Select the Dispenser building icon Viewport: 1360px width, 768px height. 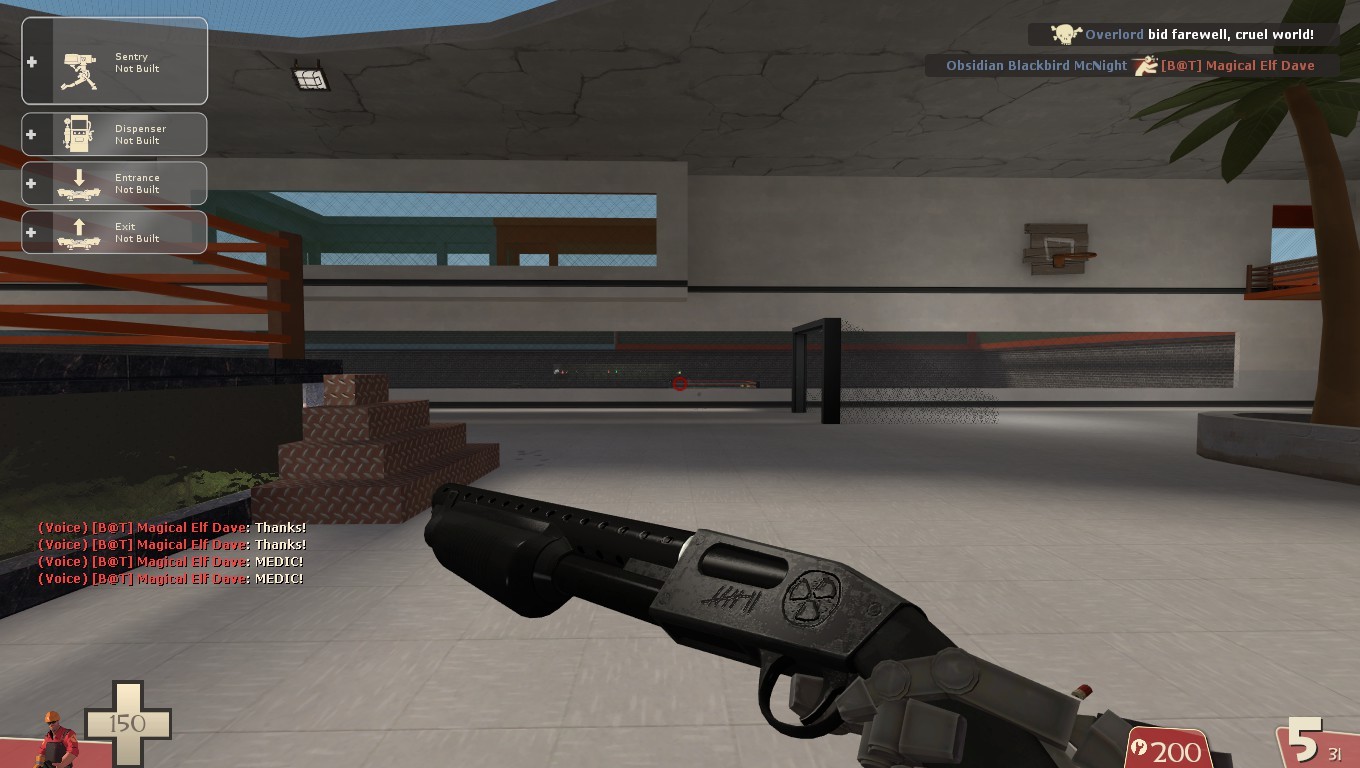(80, 134)
